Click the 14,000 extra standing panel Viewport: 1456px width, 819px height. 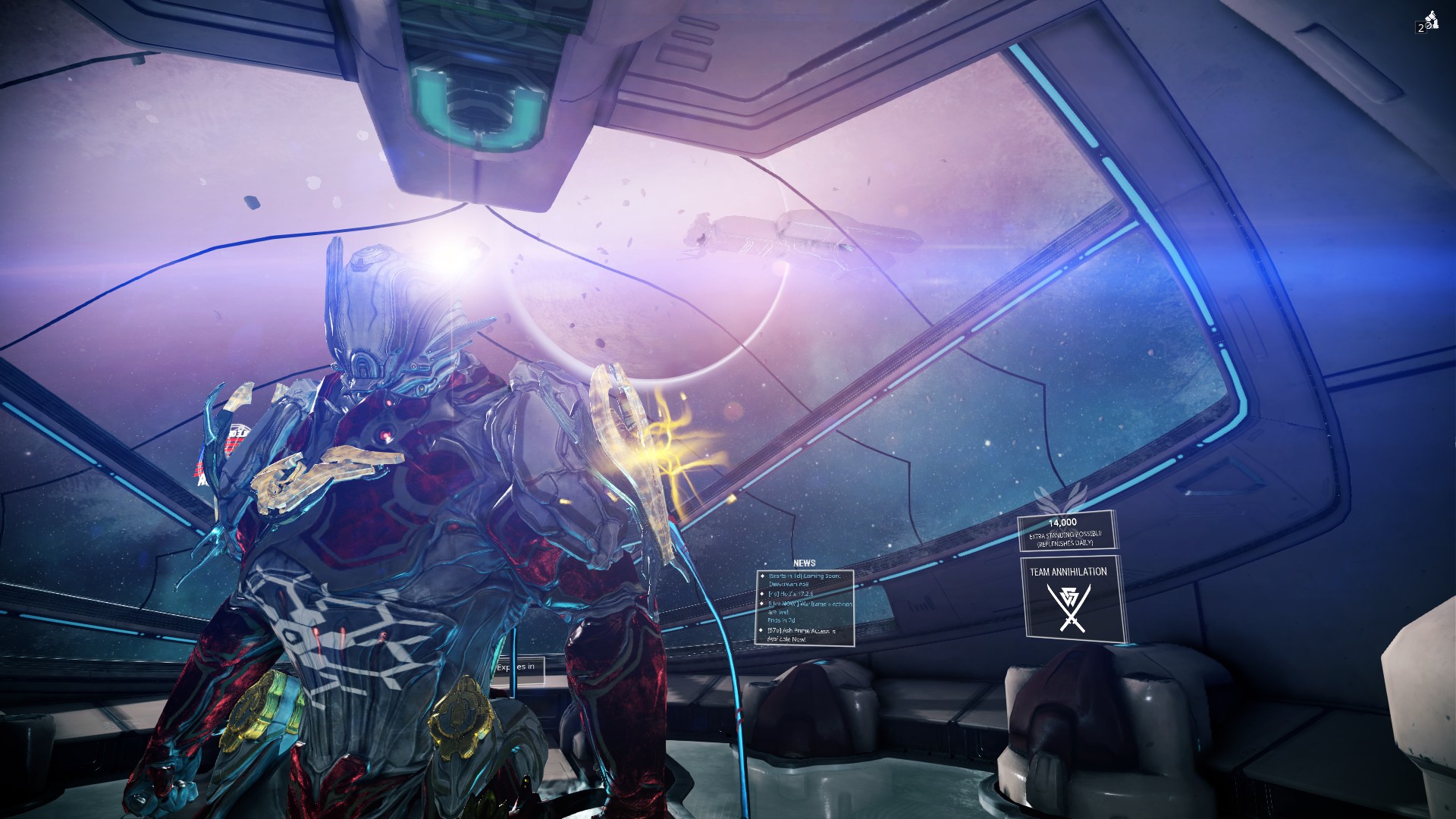(1065, 531)
